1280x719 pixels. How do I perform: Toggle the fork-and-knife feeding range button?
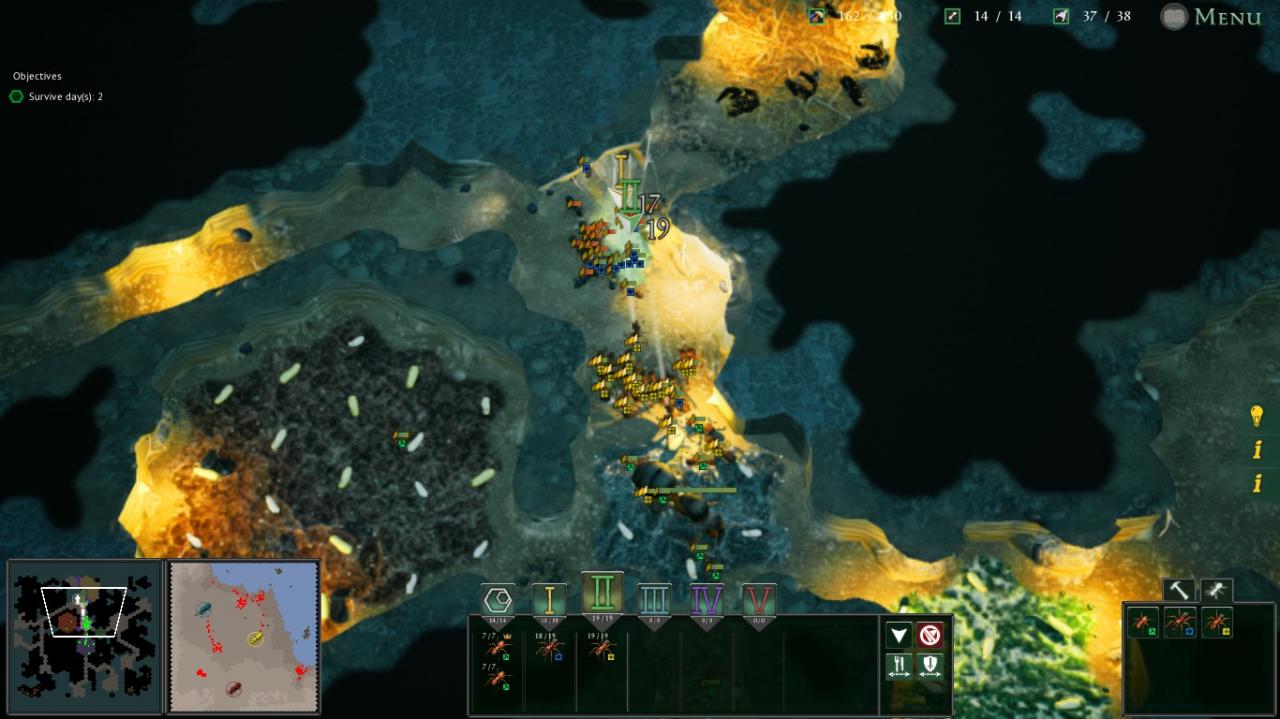899,666
